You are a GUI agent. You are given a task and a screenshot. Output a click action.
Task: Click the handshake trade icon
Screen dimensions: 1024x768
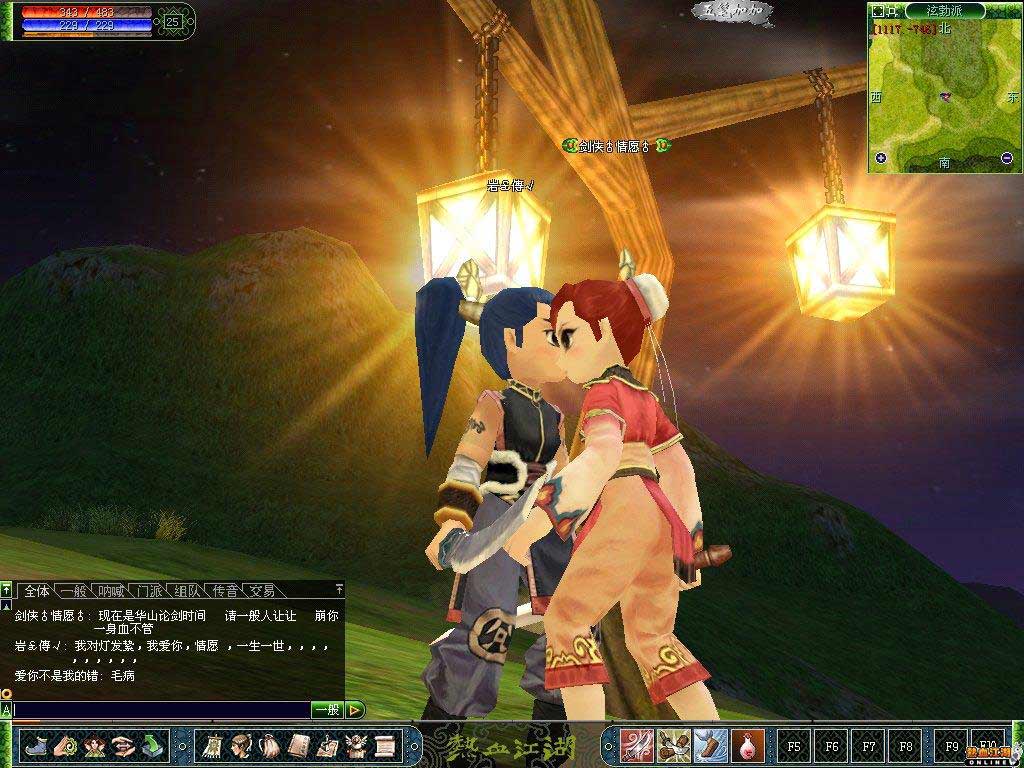(x=123, y=746)
